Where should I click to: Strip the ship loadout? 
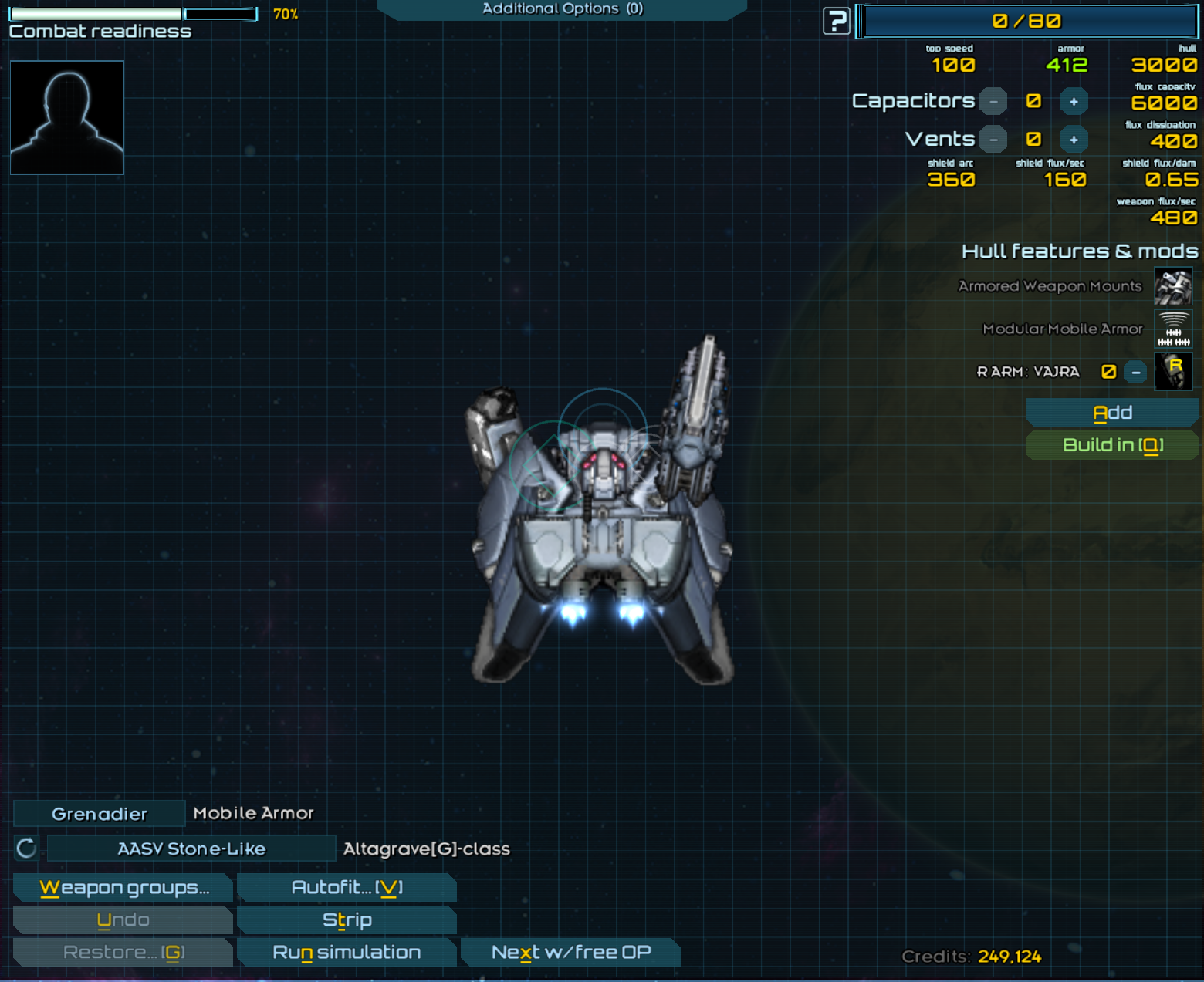(347, 920)
